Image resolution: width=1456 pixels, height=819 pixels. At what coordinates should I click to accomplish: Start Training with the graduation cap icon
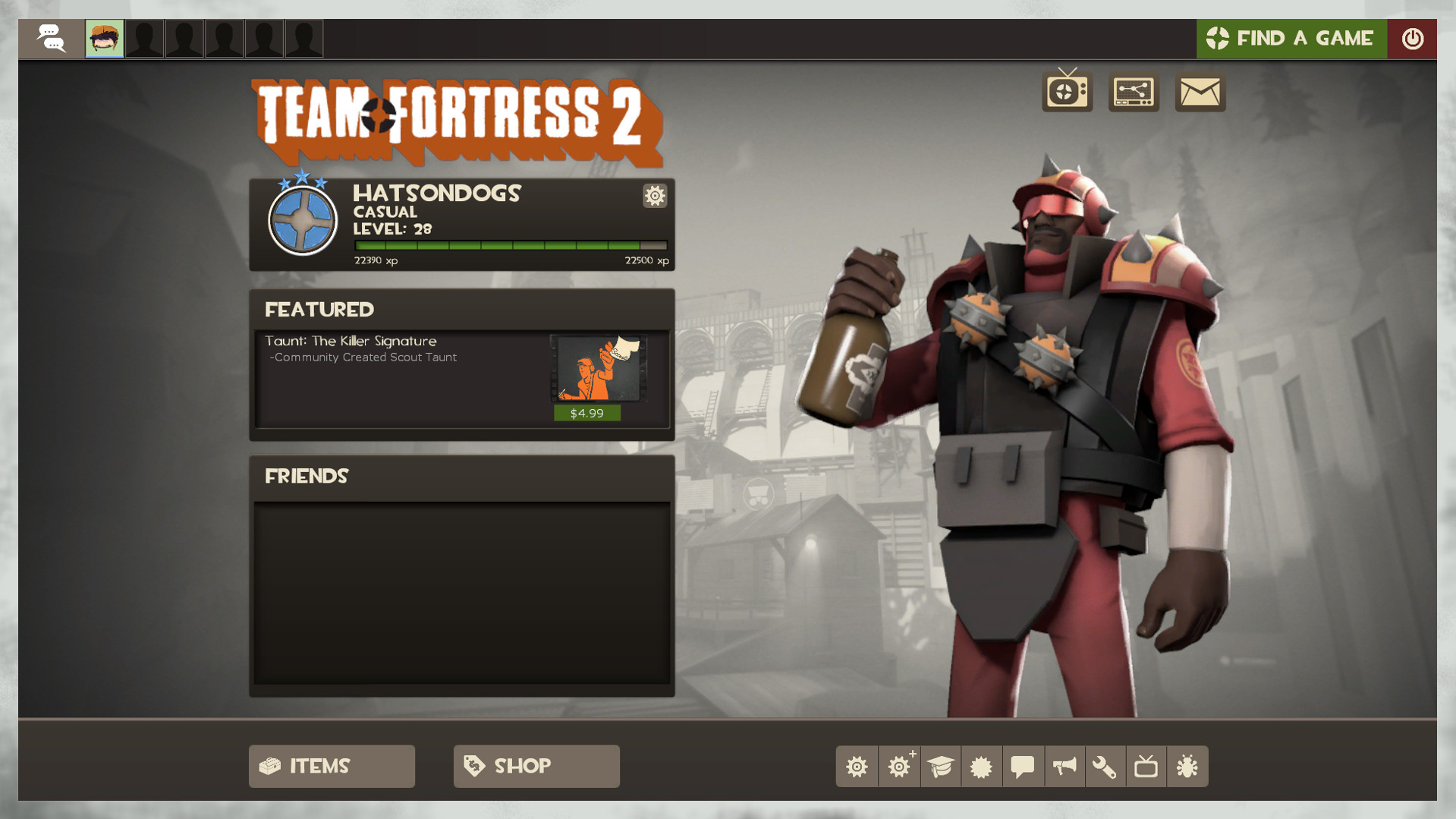pyautogui.click(x=940, y=767)
